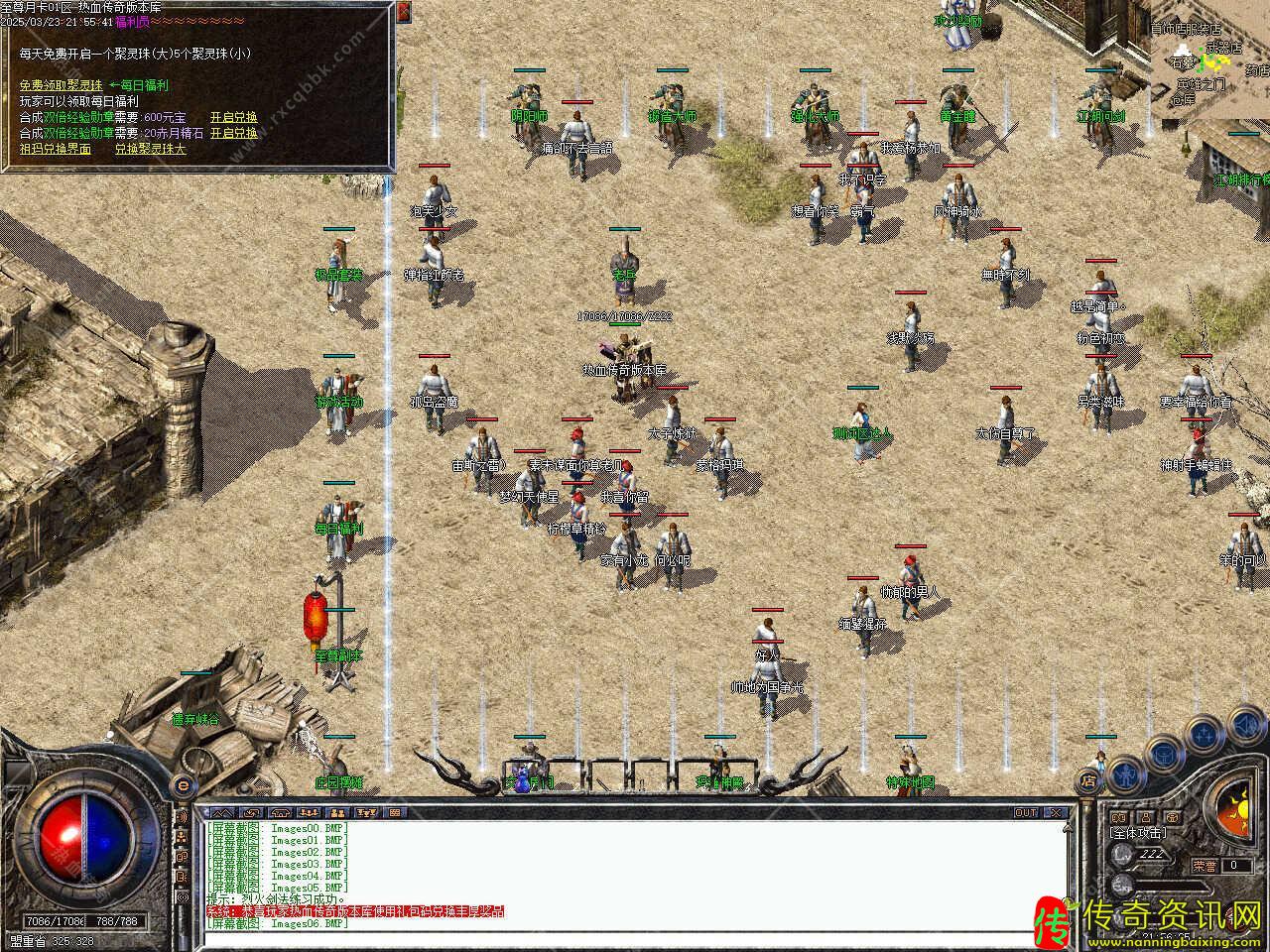Select 开启兑换 for the 600元宝 recipe
This screenshot has height=952, width=1270.
pyautogui.click(x=234, y=117)
